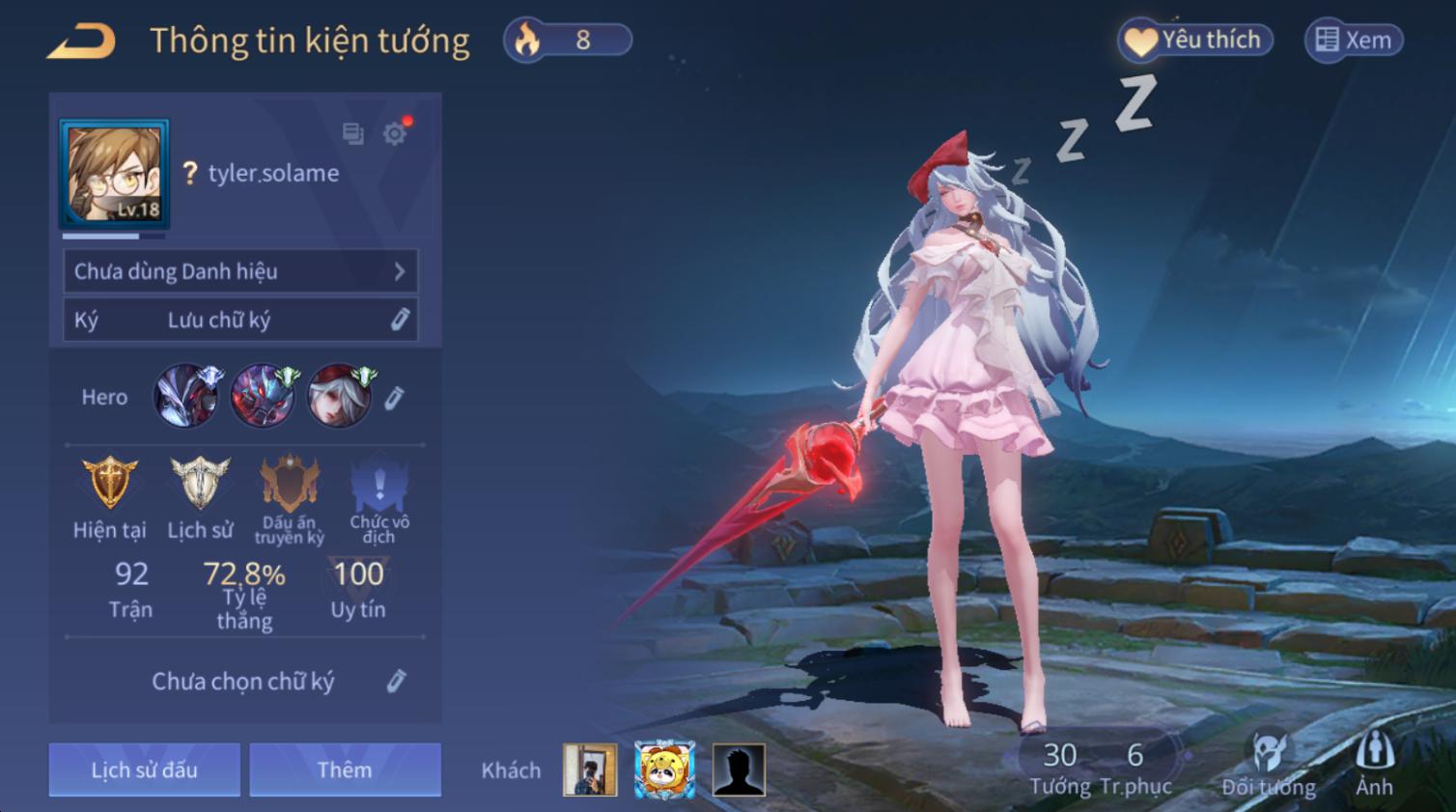The width and height of the screenshot is (1456, 812).
Task: Open the Ảnh photo option
Action: point(1374,763)
